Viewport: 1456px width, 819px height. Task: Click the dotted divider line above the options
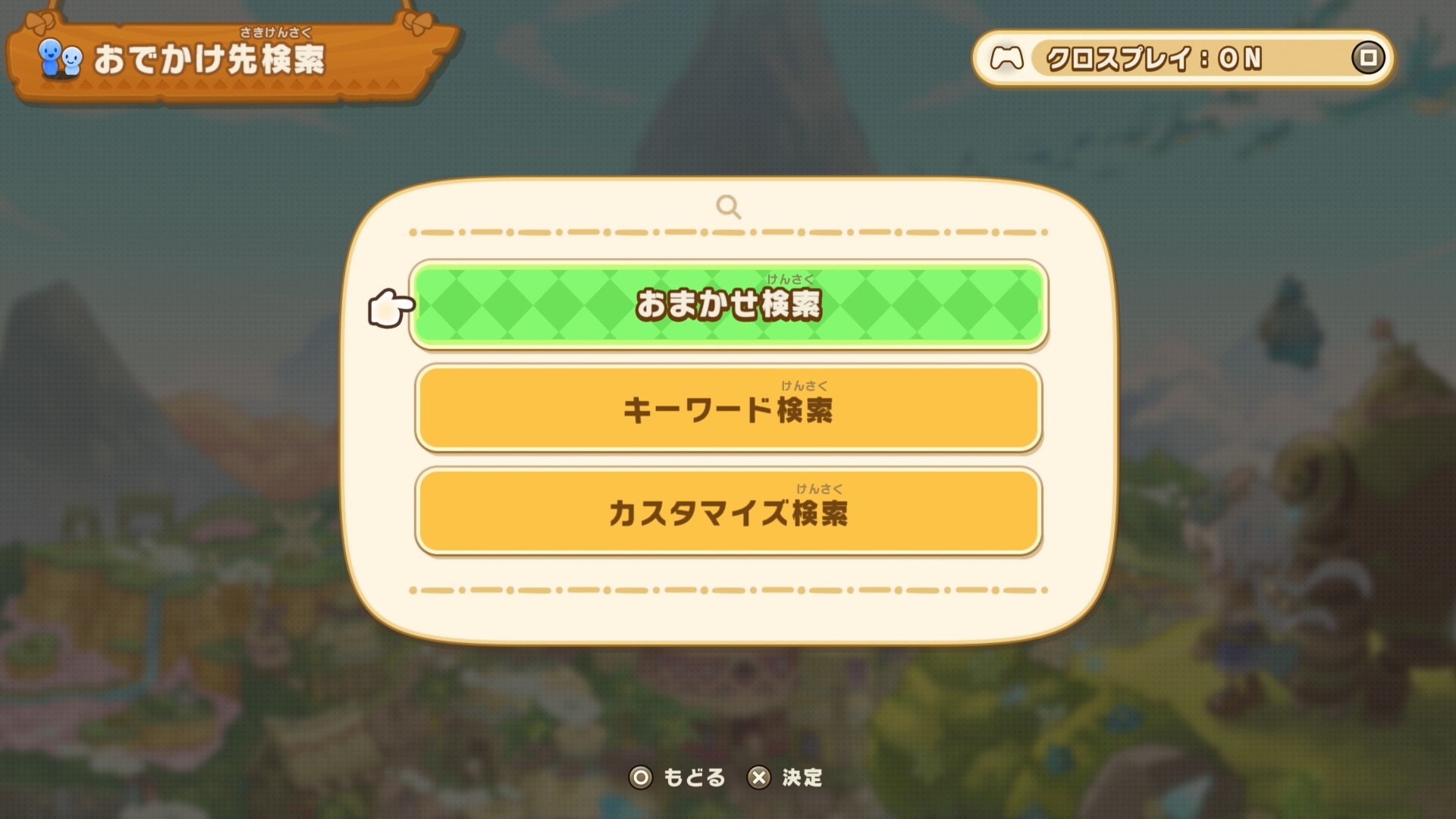point(726,231)
